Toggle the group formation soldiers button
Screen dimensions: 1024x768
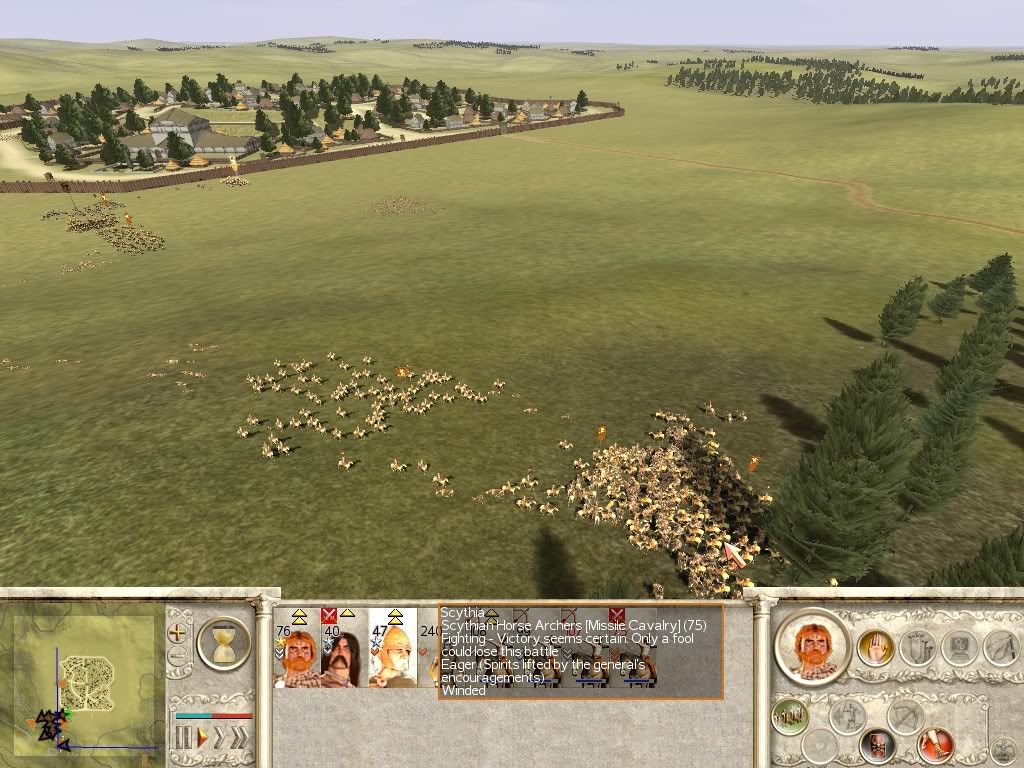pos(790,717)
